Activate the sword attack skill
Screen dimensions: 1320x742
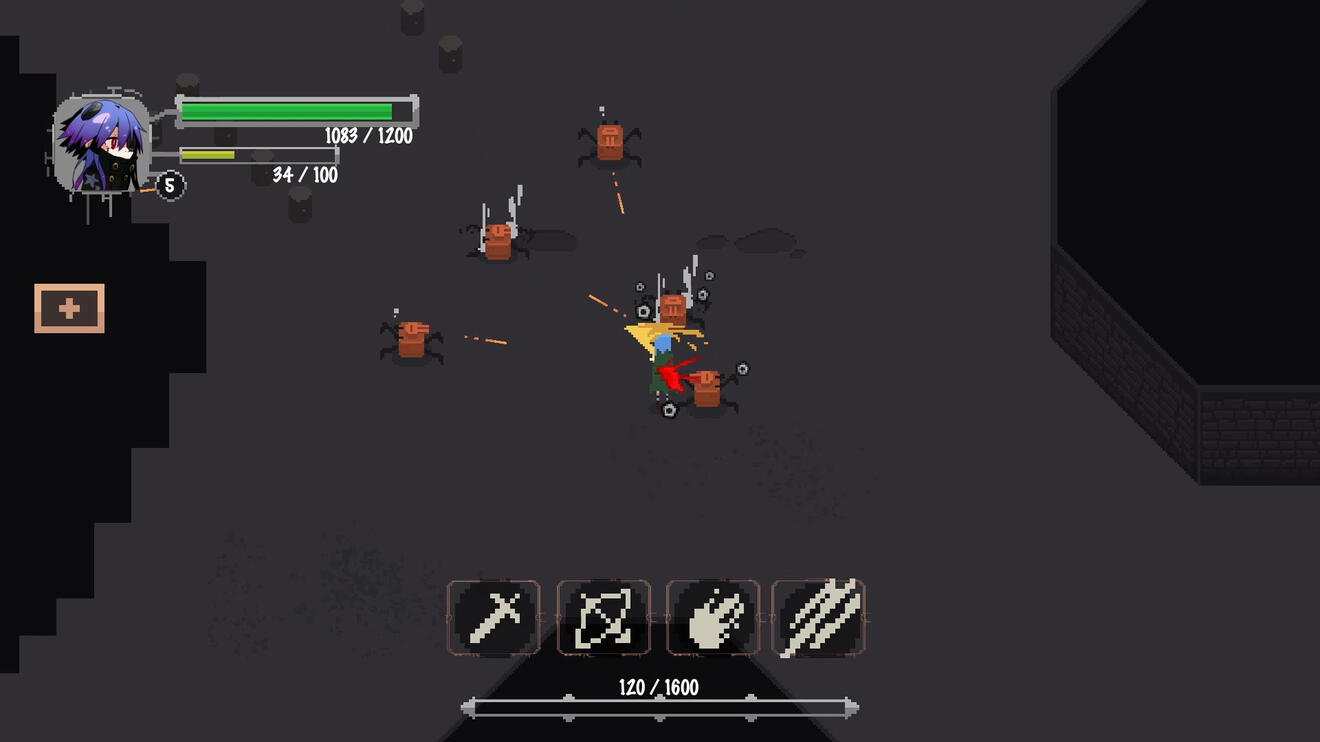click(494, 618)
